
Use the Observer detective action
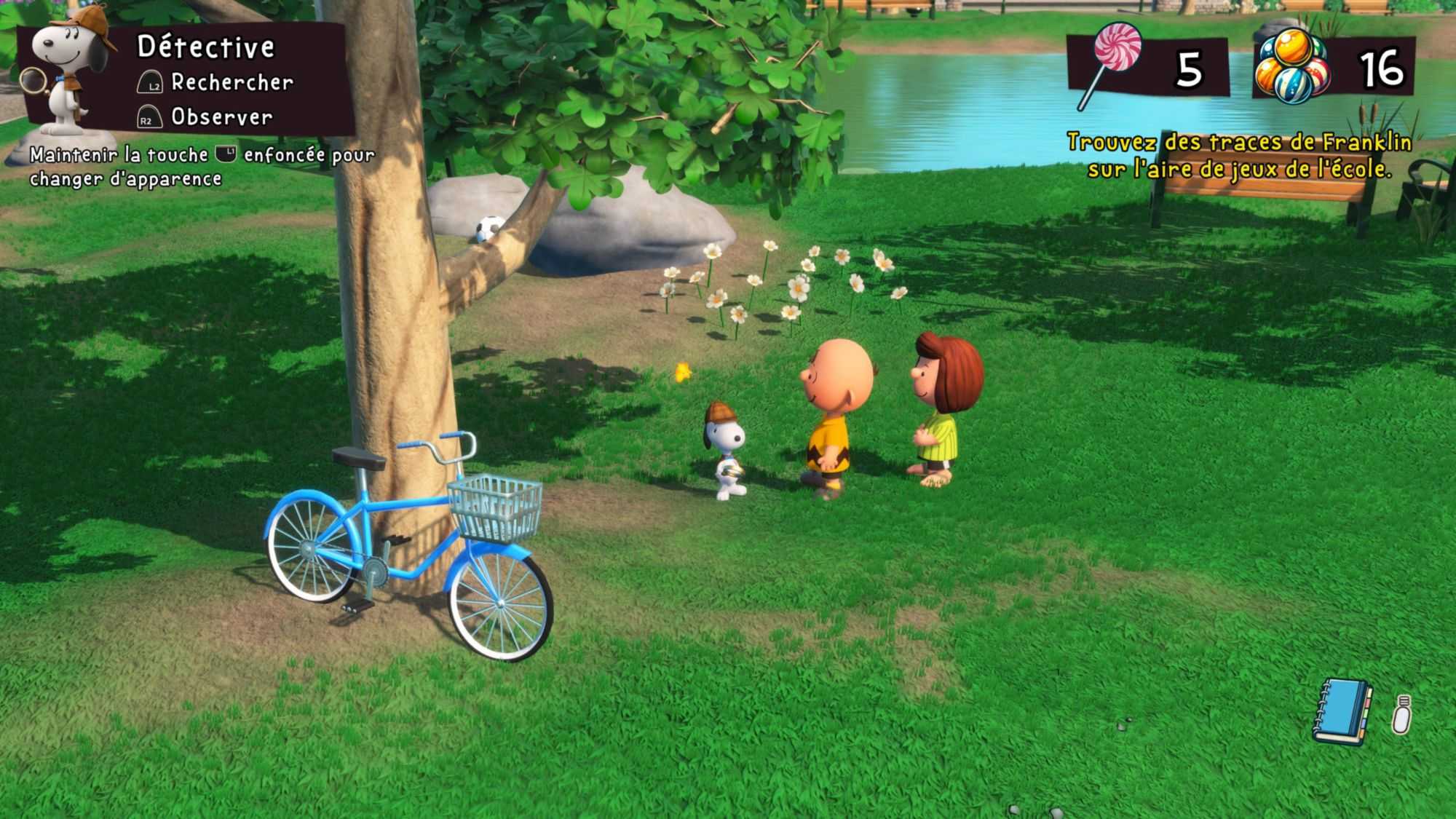click(x=221, y=117)
